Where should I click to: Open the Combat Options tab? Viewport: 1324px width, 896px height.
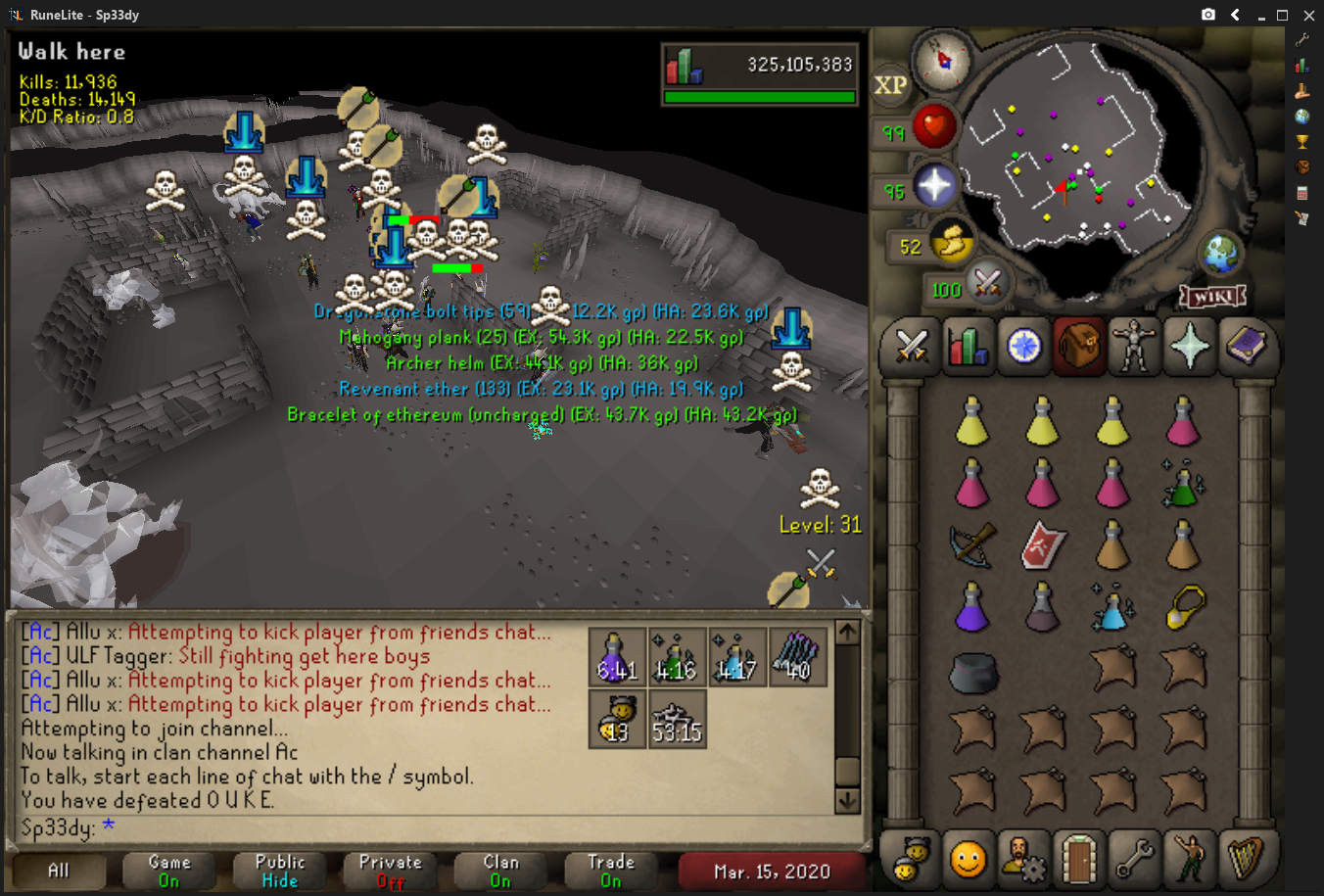coord(912,346)
